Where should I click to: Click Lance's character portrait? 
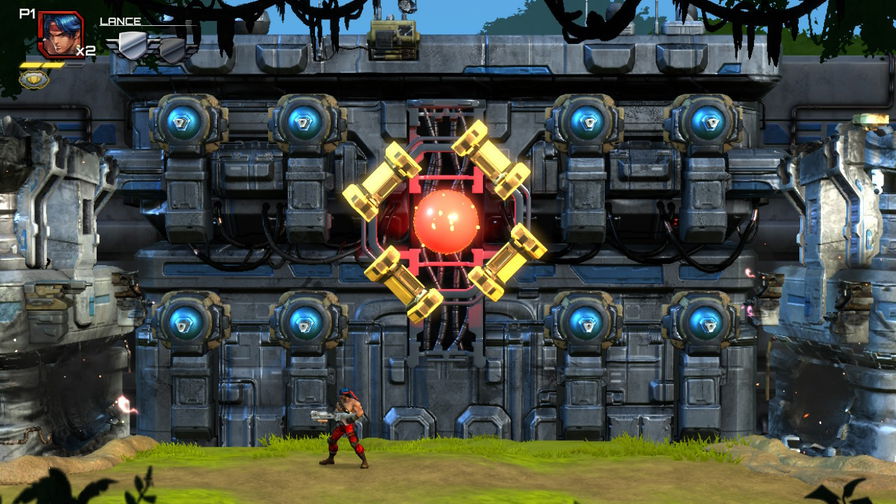[59, 34]
